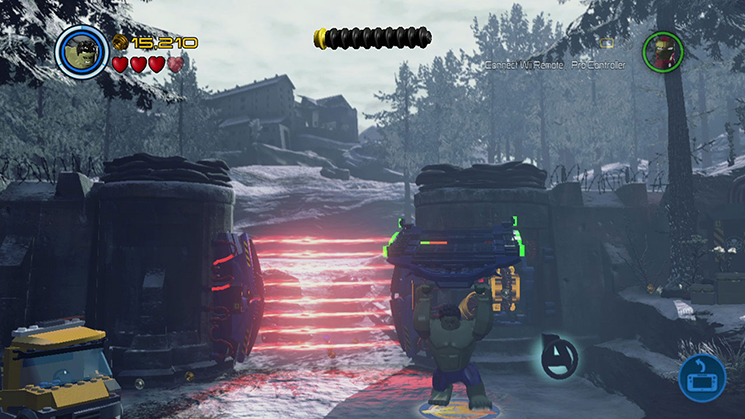Screen dimensions: 745x419
Task: Select the Hulk character portrait
Action: point(82,49)
